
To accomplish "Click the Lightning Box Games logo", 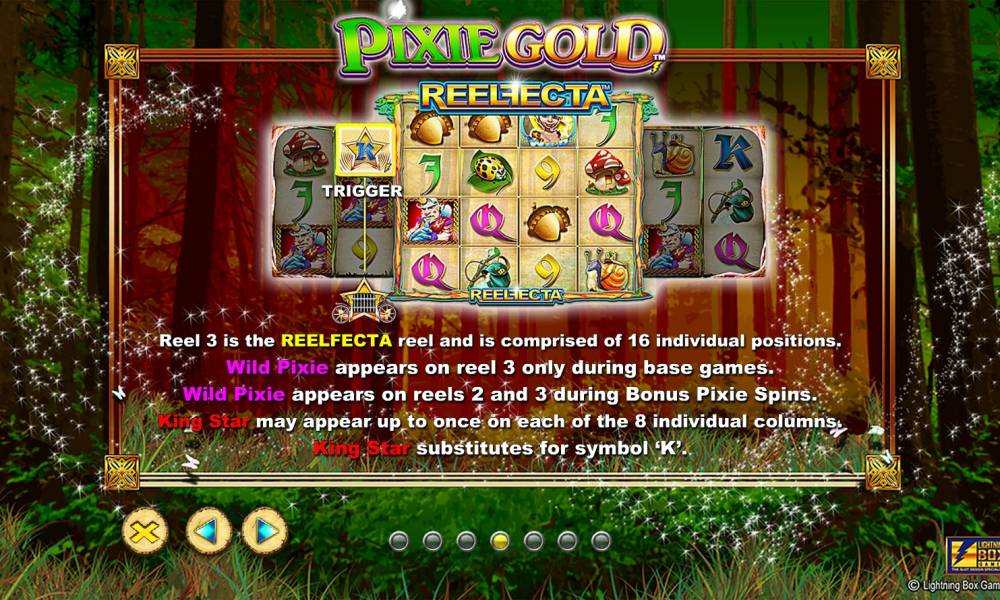I will click(x=969, y=554).
